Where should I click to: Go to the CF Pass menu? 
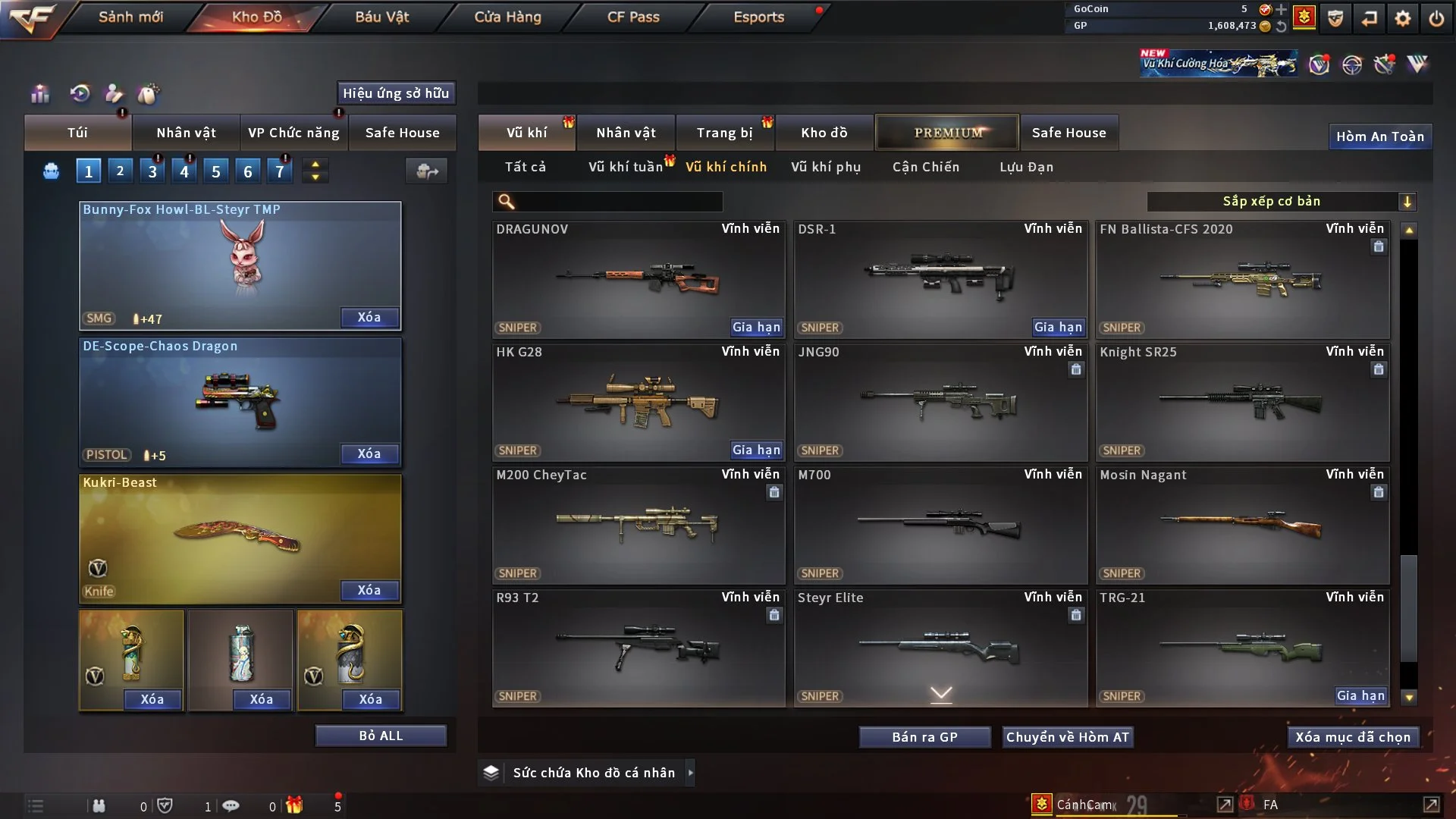633,17
